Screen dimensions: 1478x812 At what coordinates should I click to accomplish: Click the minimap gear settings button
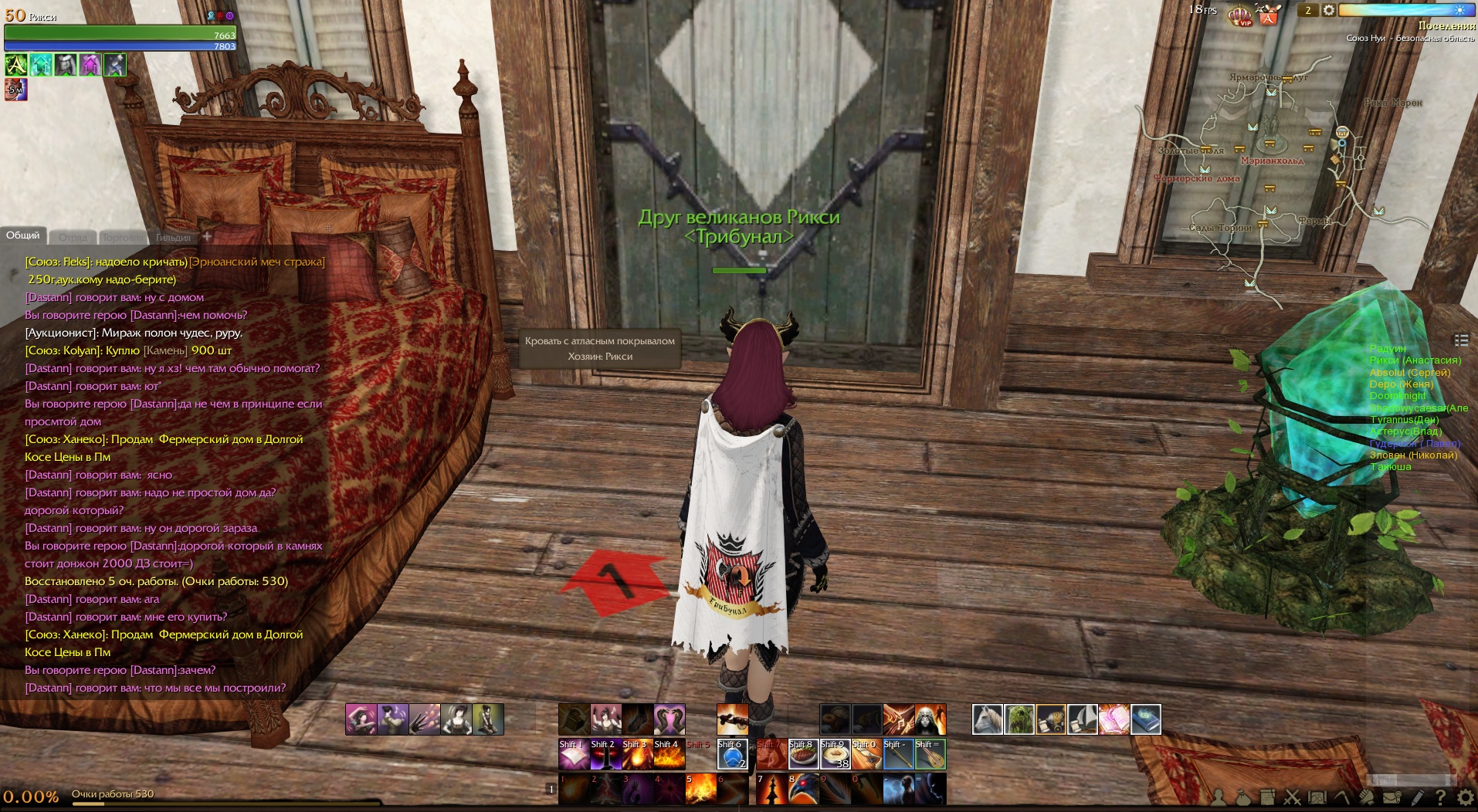[x=1328, y=10]
